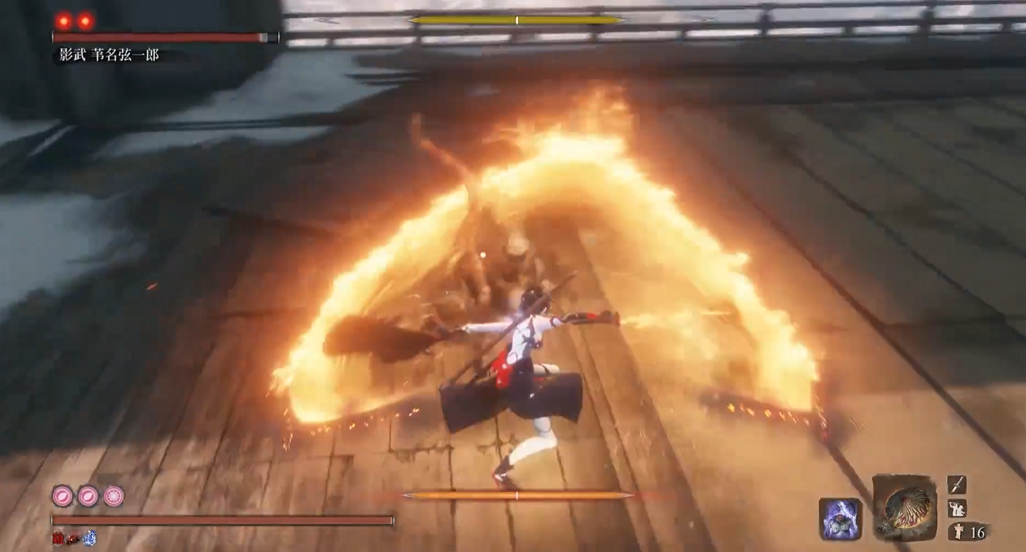The image size is (1026, 552).
Task: Click the flower-patterned resurrection node
Action: click(x=114, y=495)
